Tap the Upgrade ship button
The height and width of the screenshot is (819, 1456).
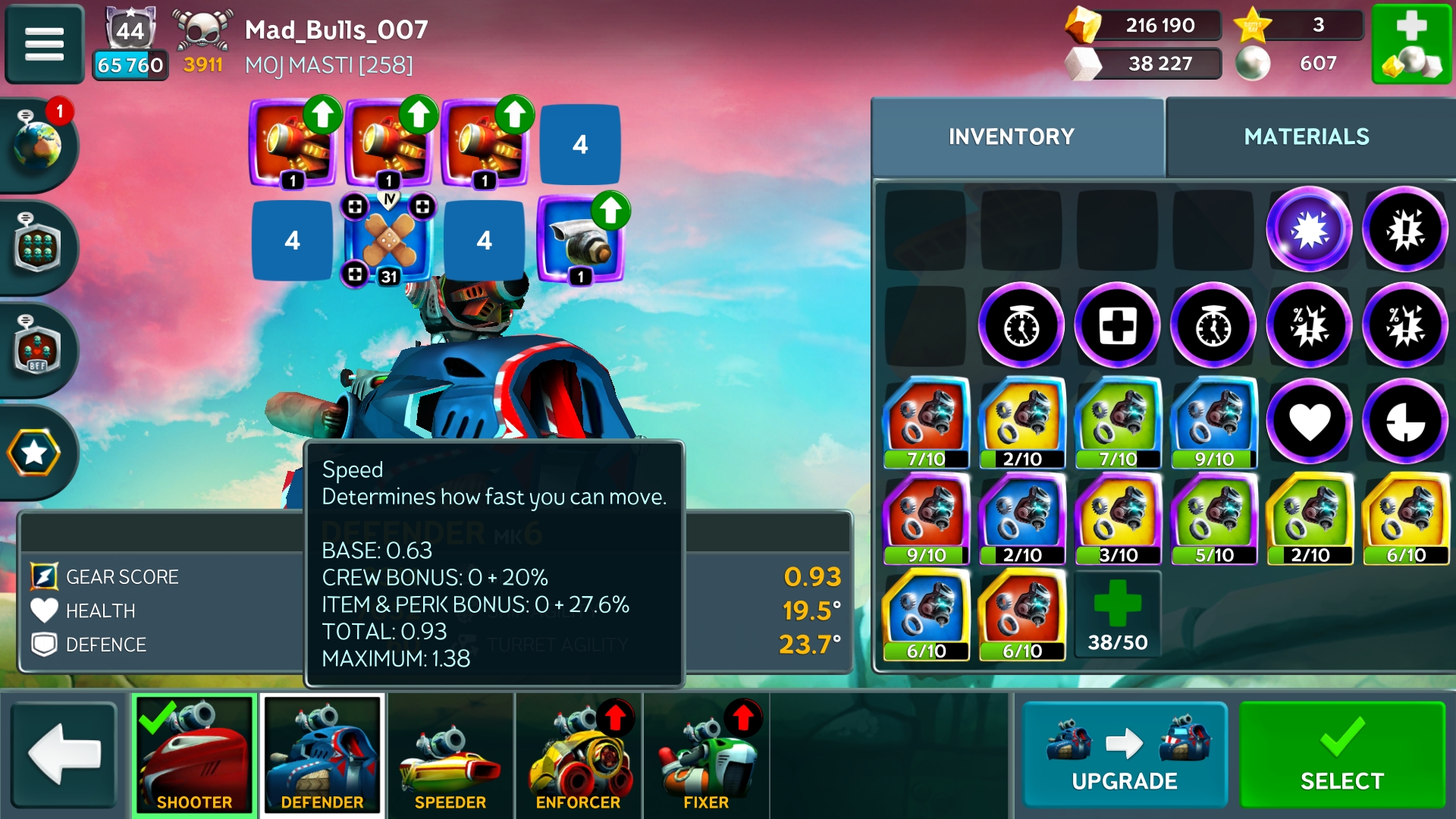point(1124,755)
